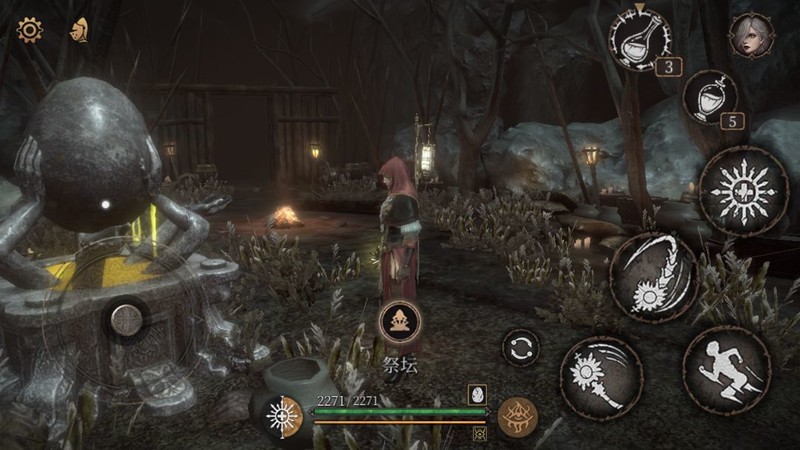This screenshot has width=800, height=450.
Task: Open the gear settings menu
Action: tap(30, 30)
